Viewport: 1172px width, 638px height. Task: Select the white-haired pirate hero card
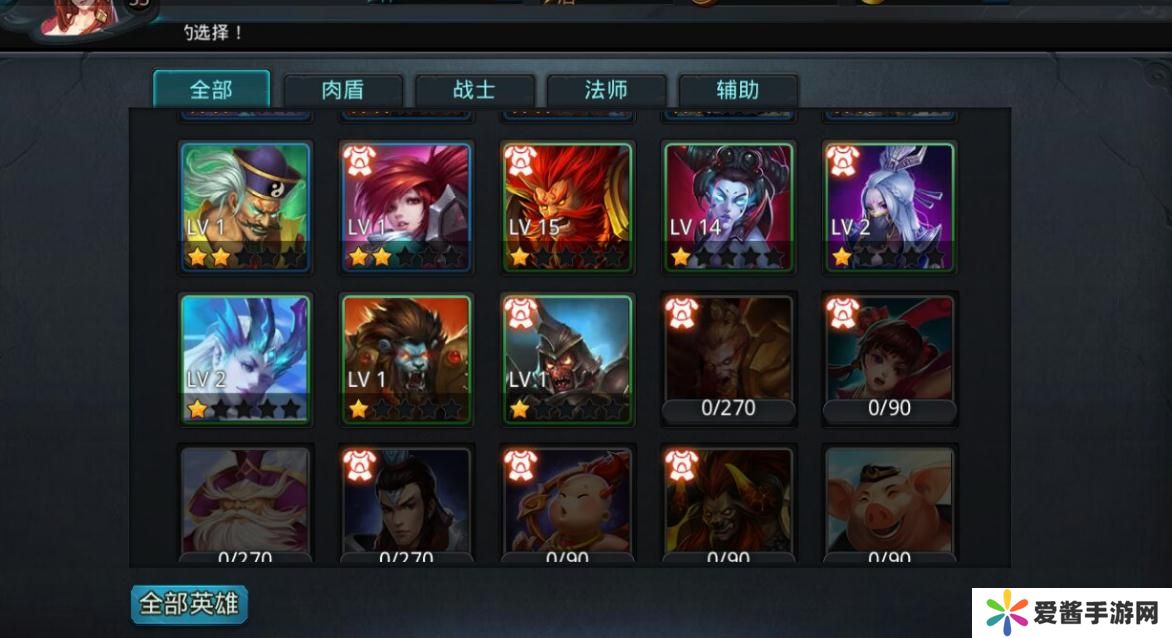245,207
